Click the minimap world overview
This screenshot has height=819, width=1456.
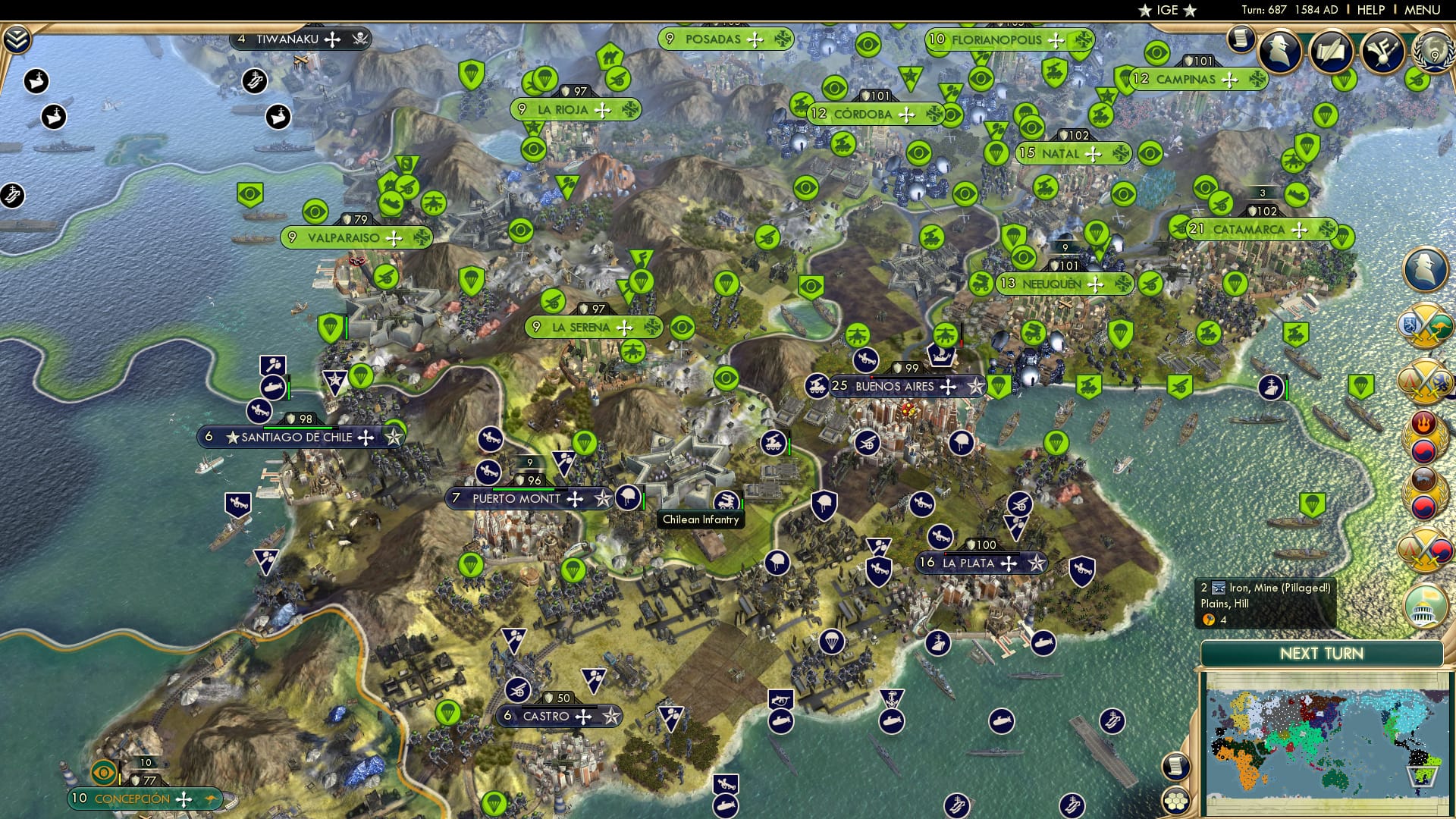coord(1327,743)
